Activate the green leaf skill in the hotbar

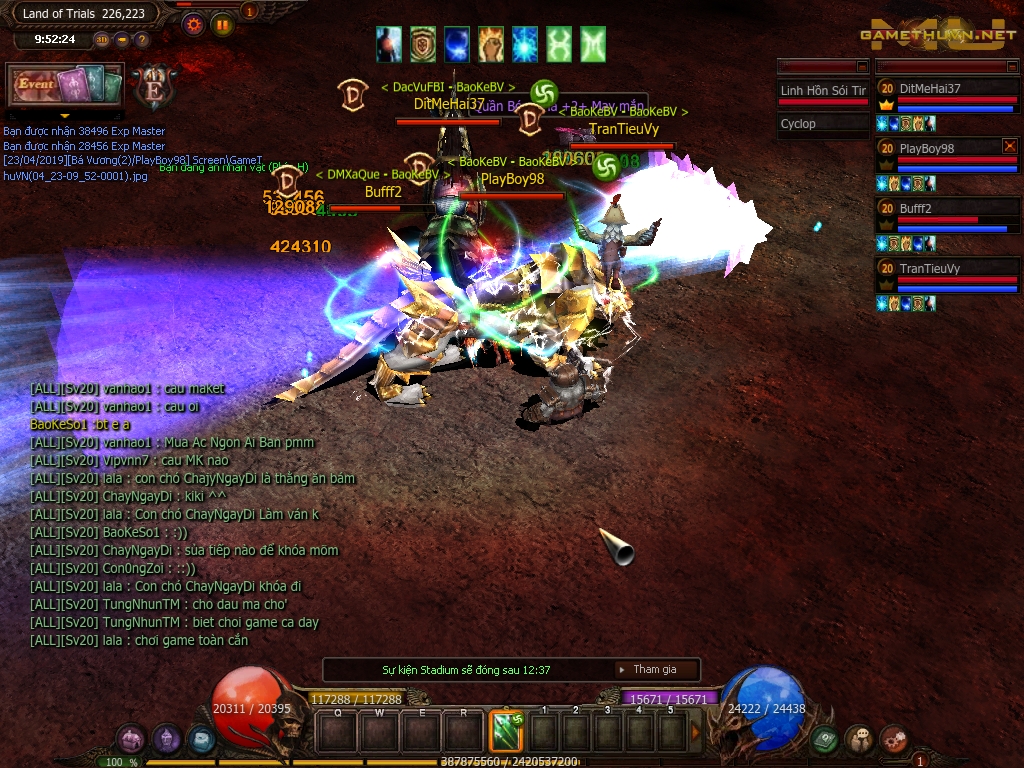(506, 731)
